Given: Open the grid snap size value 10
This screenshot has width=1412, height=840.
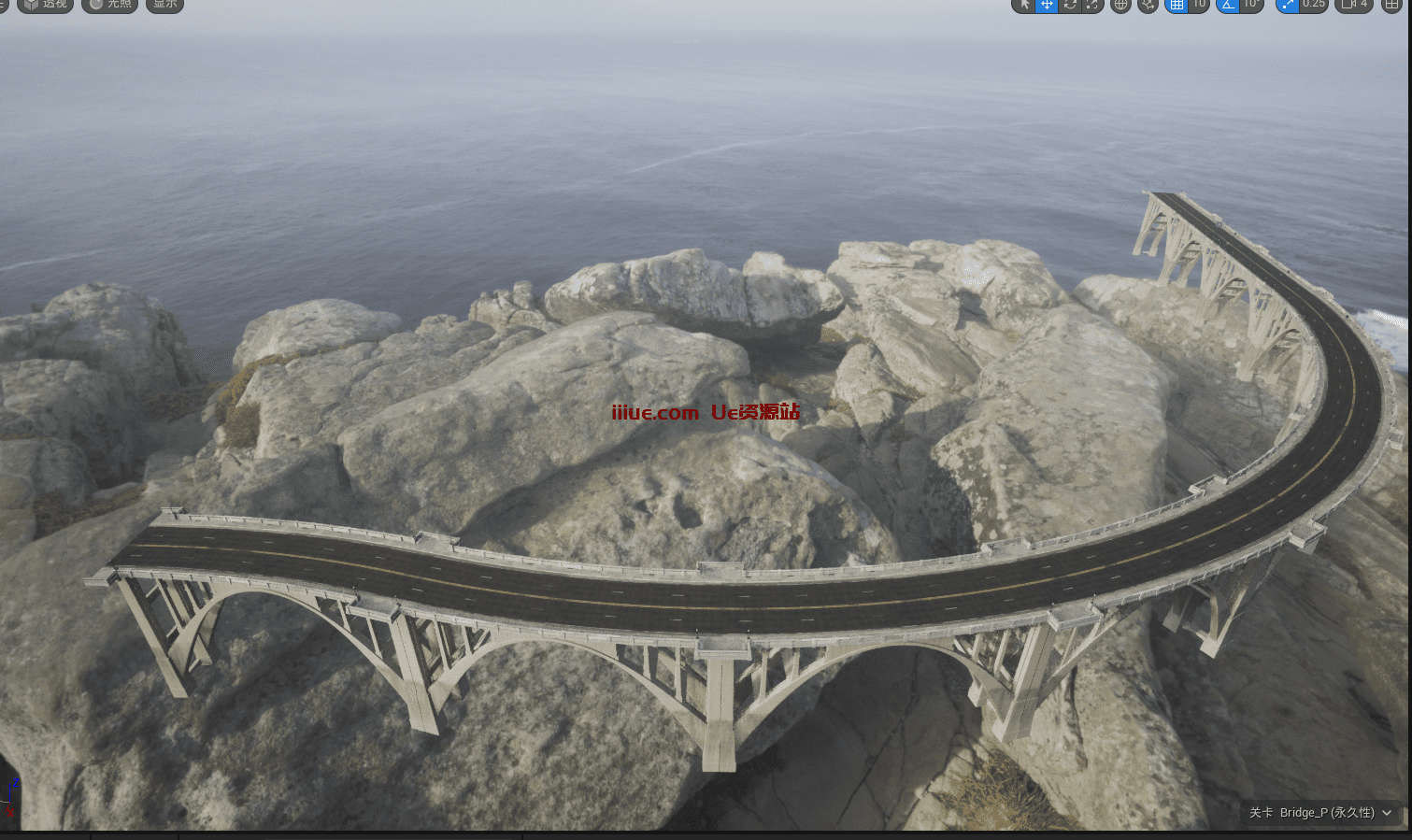Looking at the screenshot, I should (x=1199, y=5).
